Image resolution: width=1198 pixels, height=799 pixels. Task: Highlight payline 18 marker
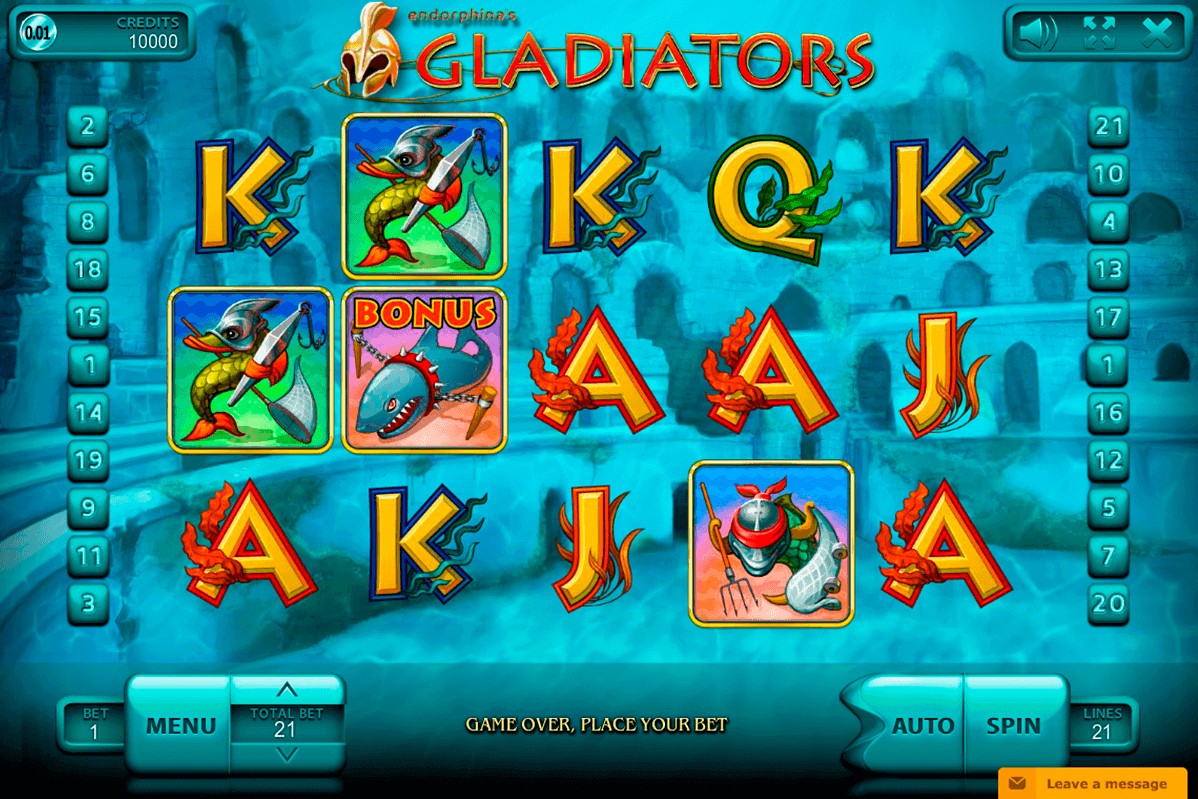(x=88, y=270)
